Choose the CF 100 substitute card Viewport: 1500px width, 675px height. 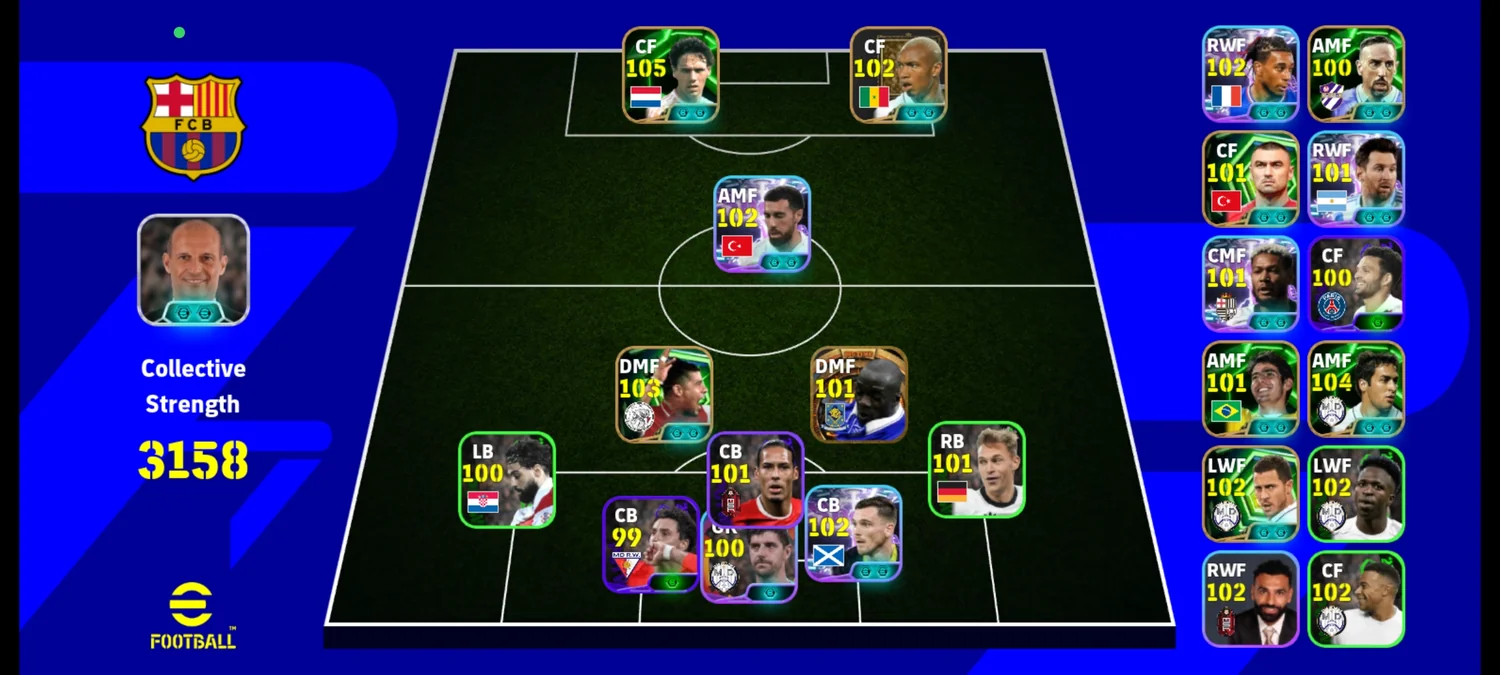[x=1356, y=284]
